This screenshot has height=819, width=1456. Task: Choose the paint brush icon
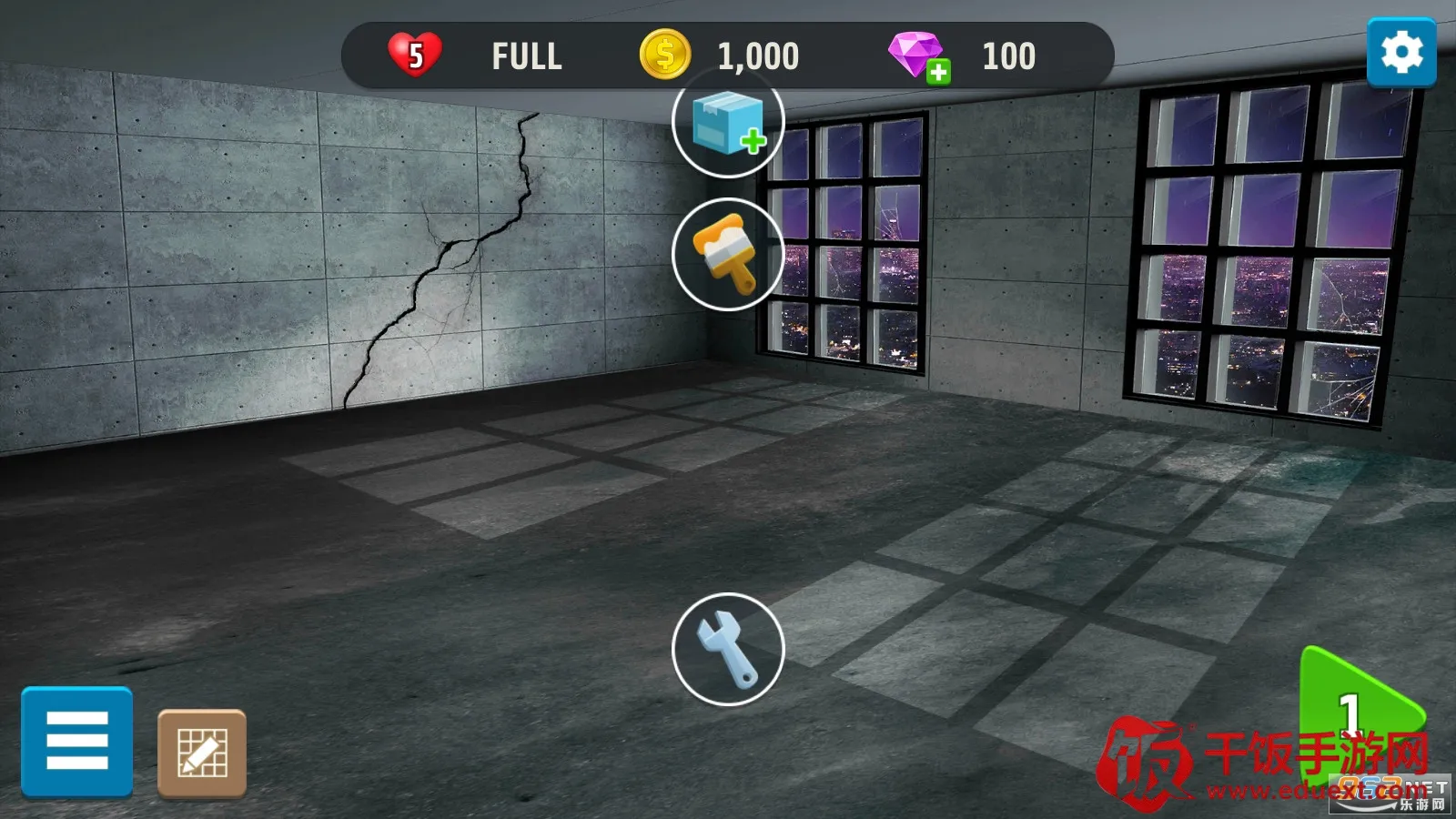[x=728, y=254]
